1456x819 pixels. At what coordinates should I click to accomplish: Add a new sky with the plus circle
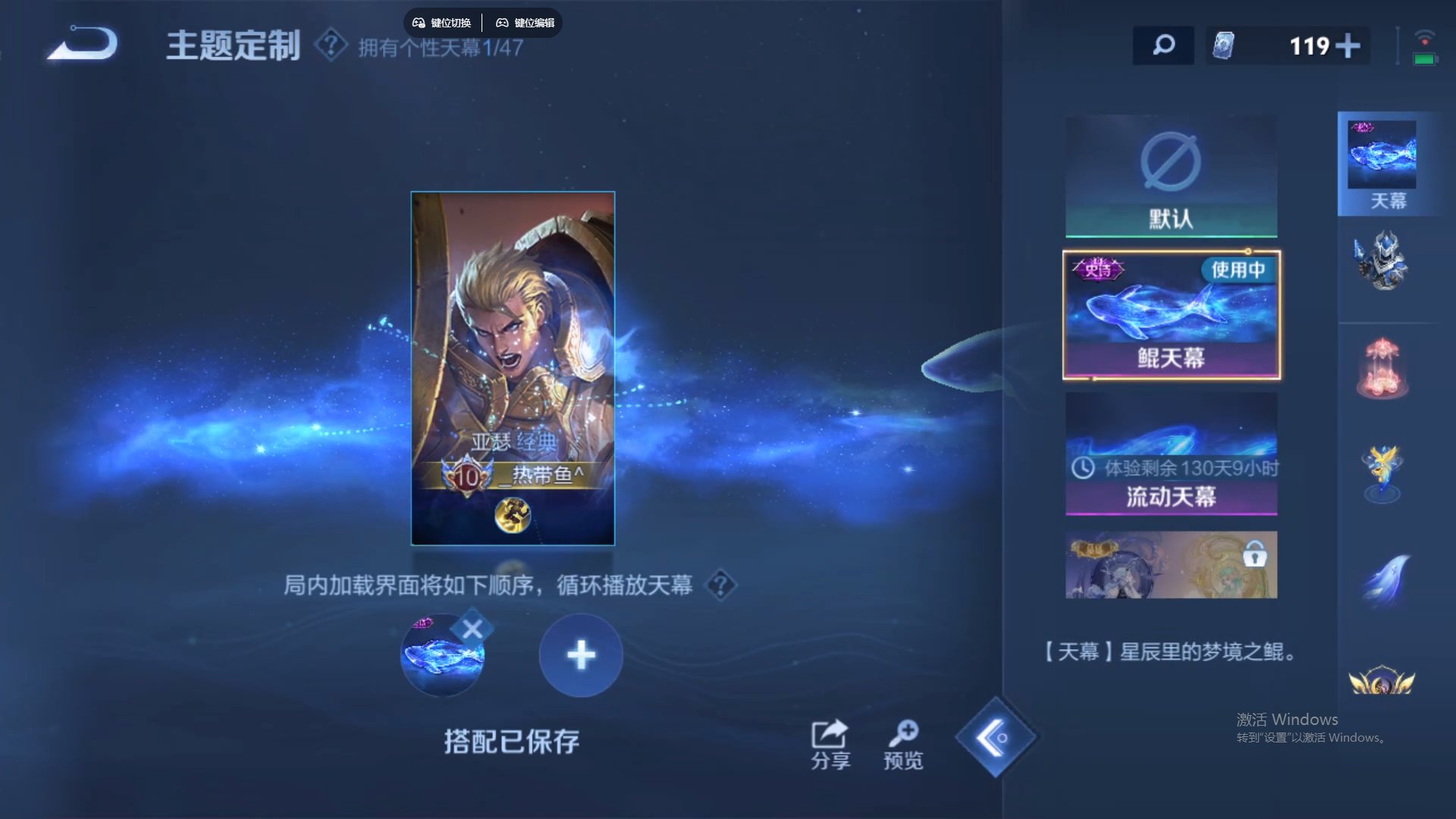coord(581,654)
